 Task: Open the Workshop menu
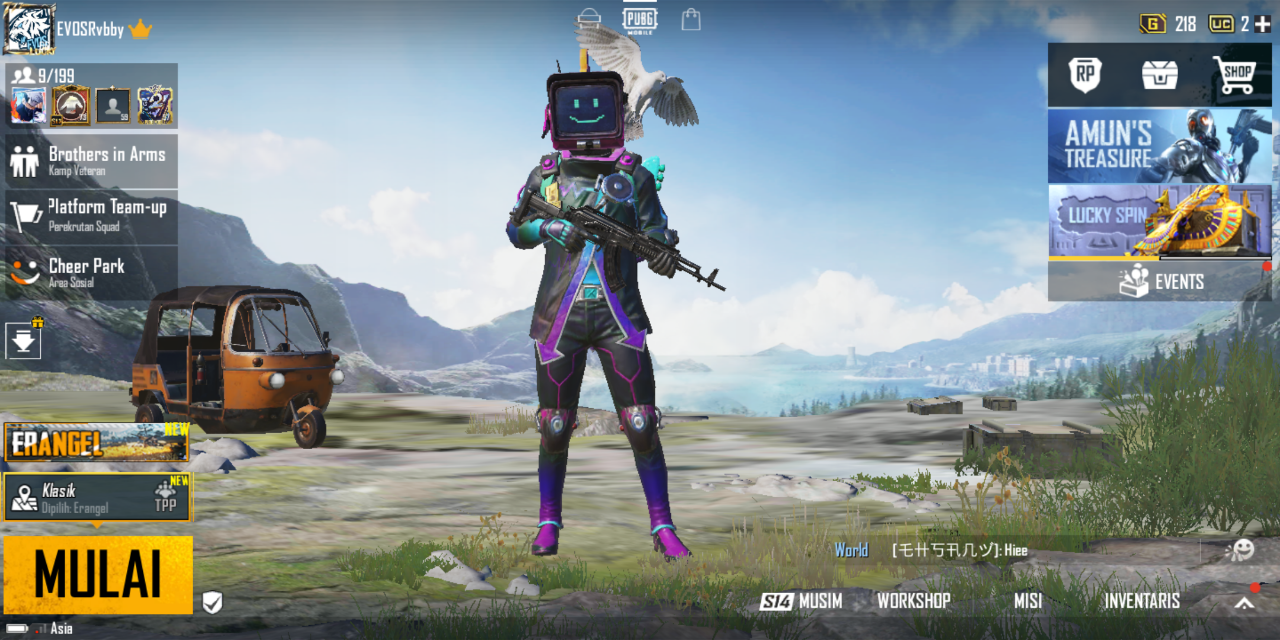[913, 601]
